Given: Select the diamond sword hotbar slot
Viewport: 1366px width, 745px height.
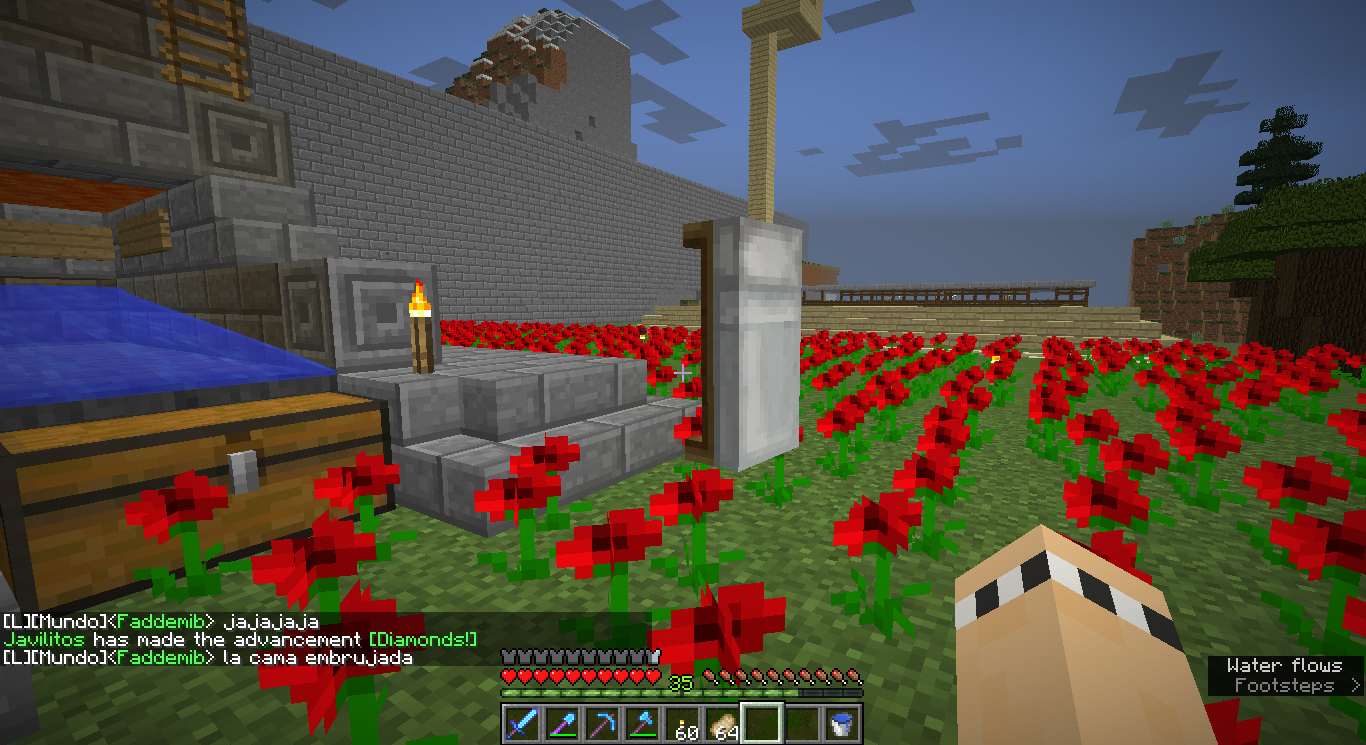Looking at the screenshot, I should click(x=521, y=722).
